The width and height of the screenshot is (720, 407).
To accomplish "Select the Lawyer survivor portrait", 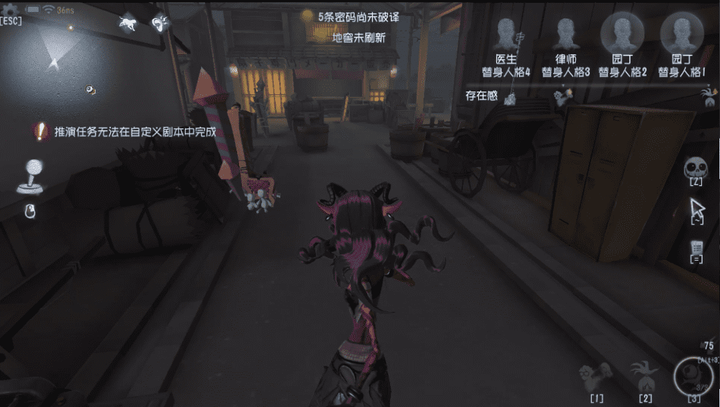I will tap(566, 33).
